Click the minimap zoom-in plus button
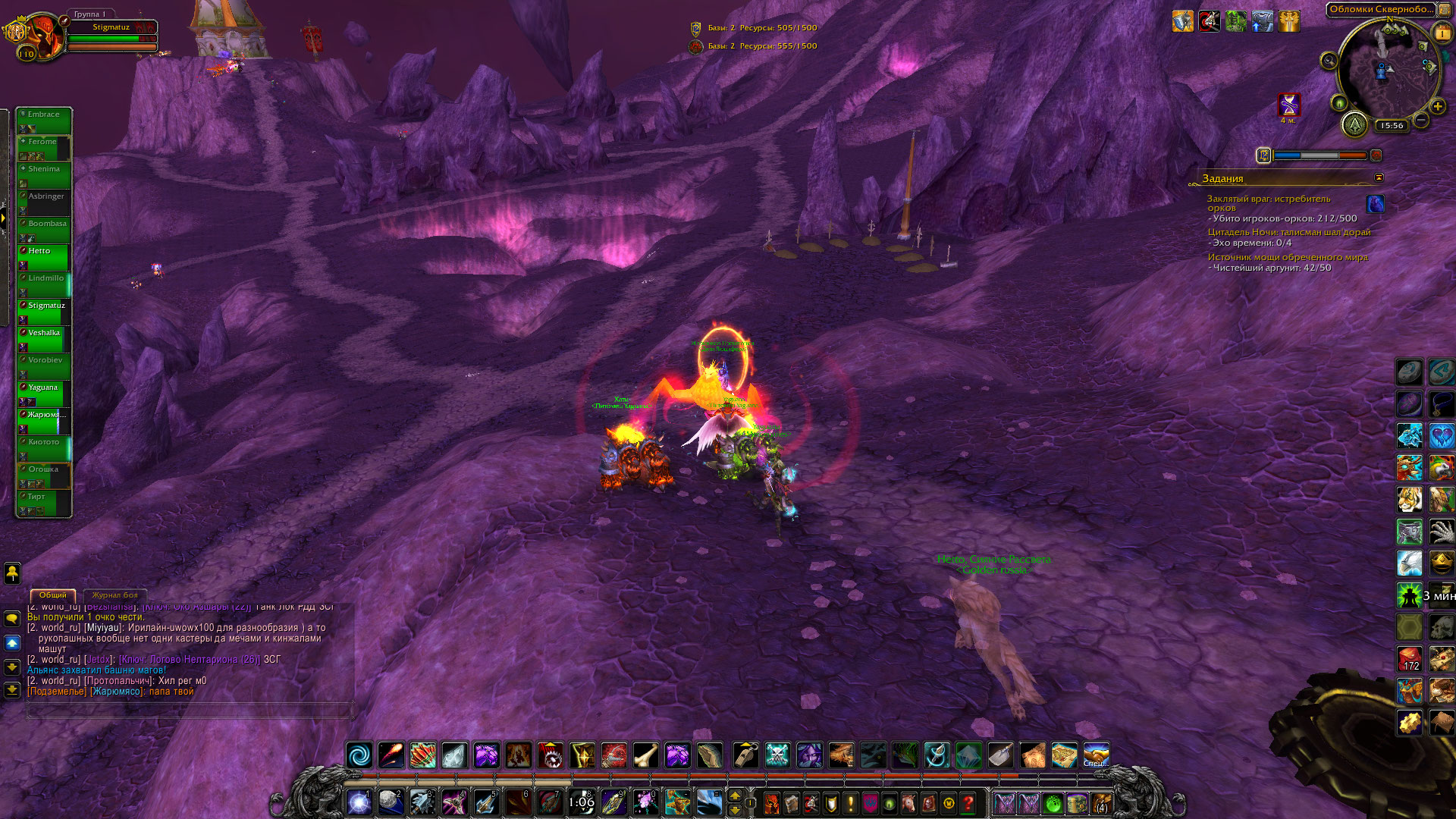The image size is (1456, 819). coord(1437,107)
